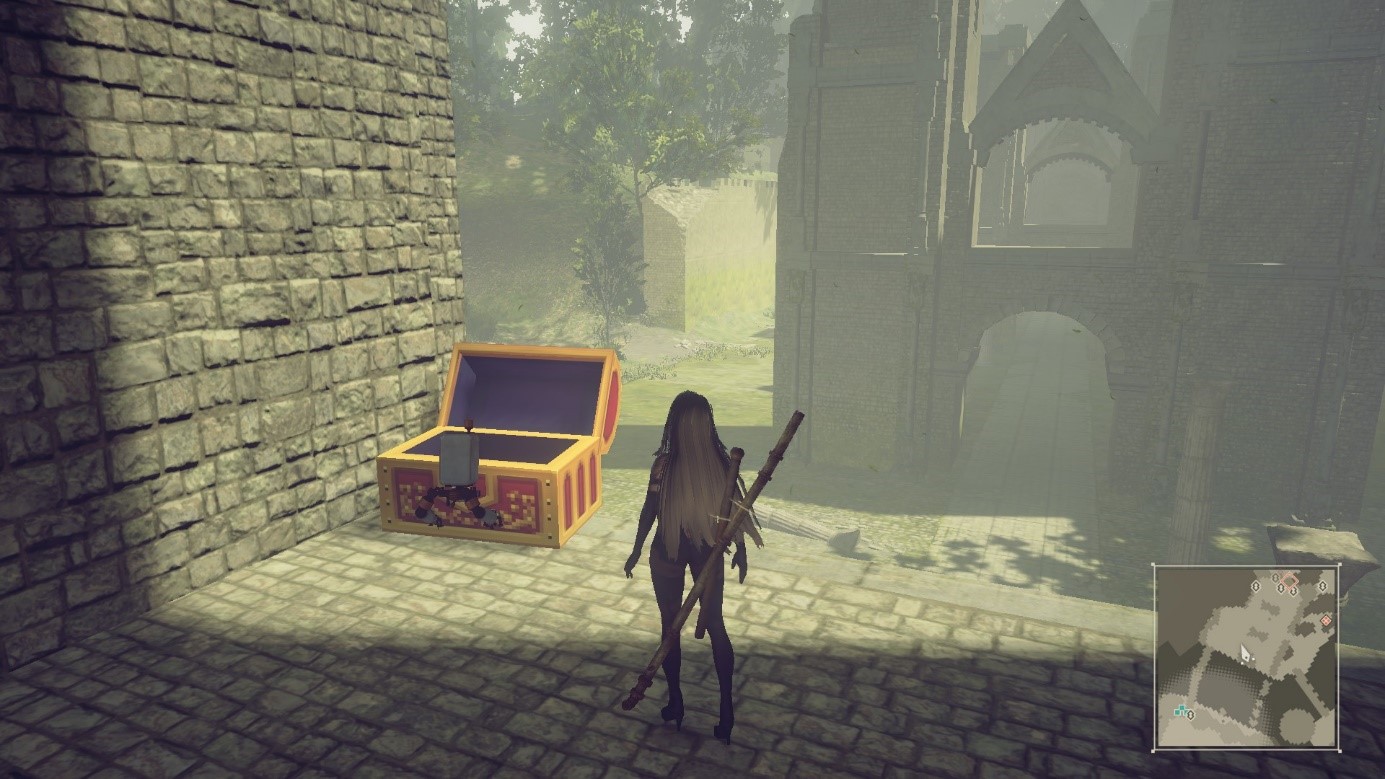Image resolution: width=1385 pixels, height=779 pixels.
Task: Select the large red diamond outline on minimap
Action: point(1290,580)
